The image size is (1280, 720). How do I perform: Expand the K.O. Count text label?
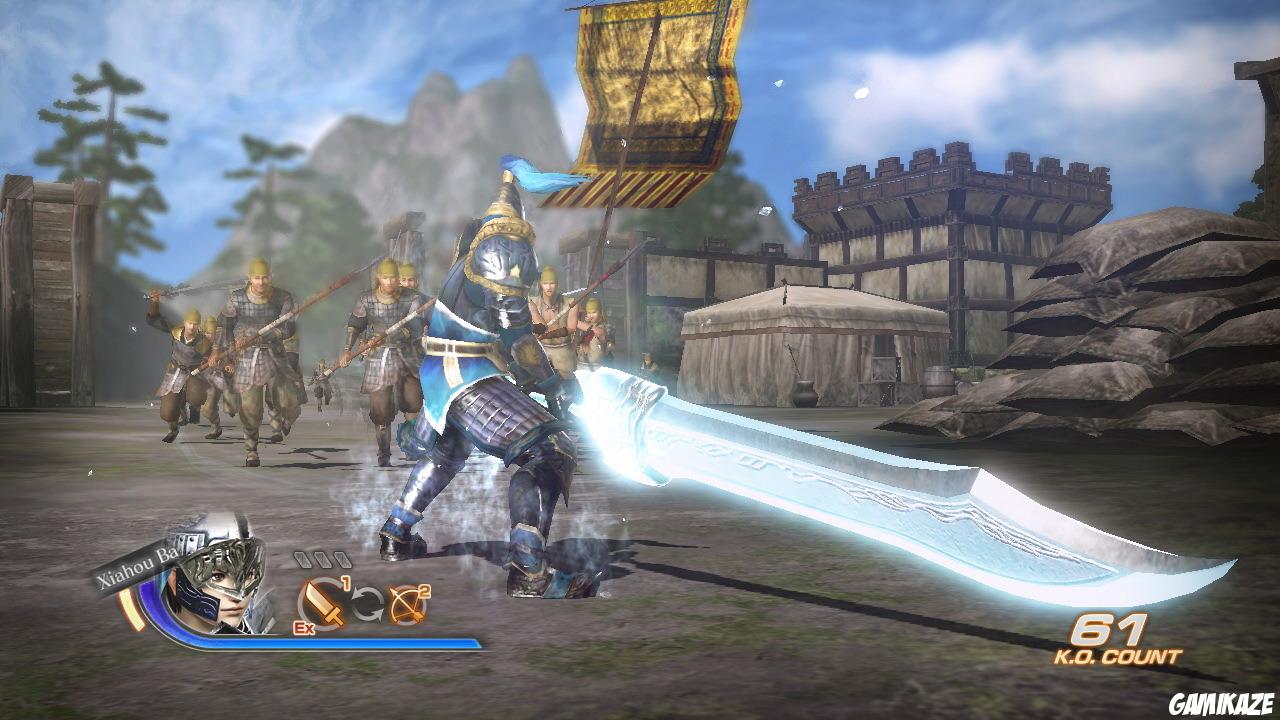(1118, 655)
